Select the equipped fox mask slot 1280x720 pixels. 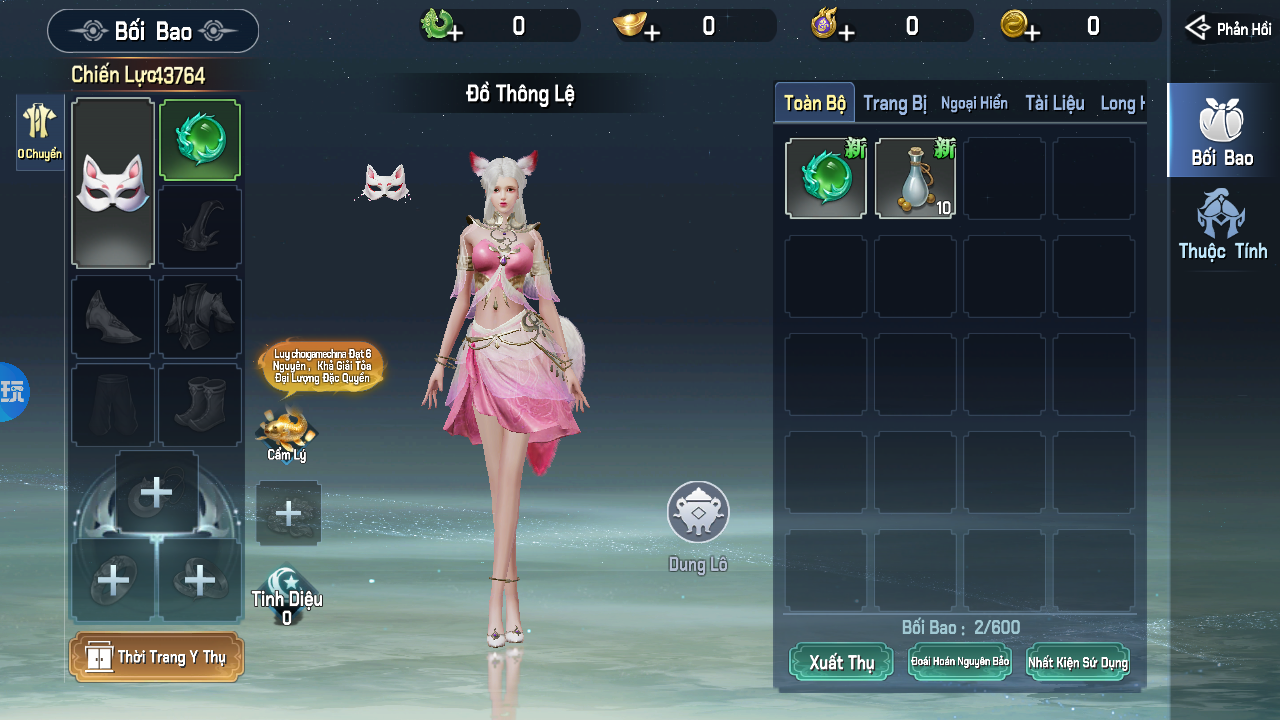(x=113, y=183)
